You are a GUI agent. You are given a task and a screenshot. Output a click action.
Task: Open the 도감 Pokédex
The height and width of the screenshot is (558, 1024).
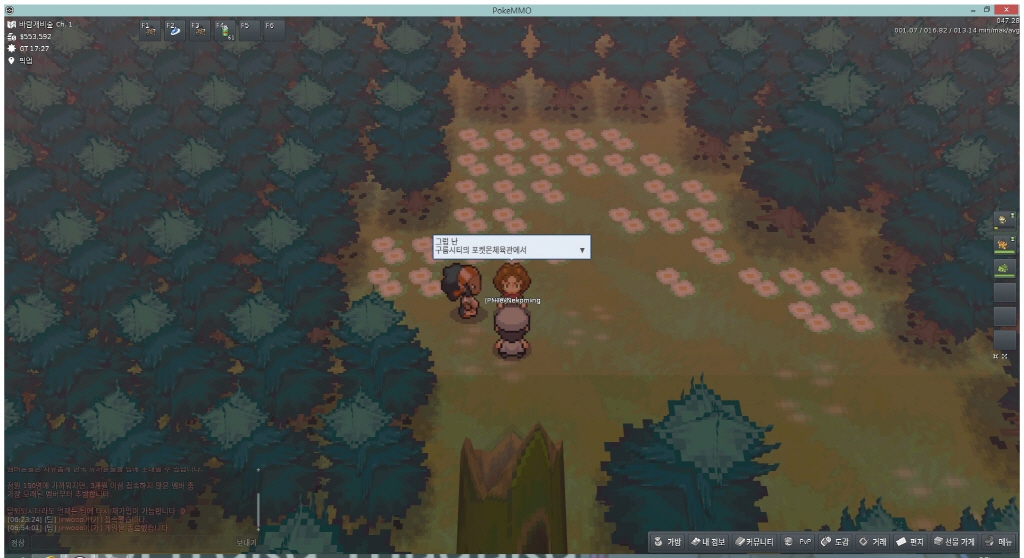(834, 541)
